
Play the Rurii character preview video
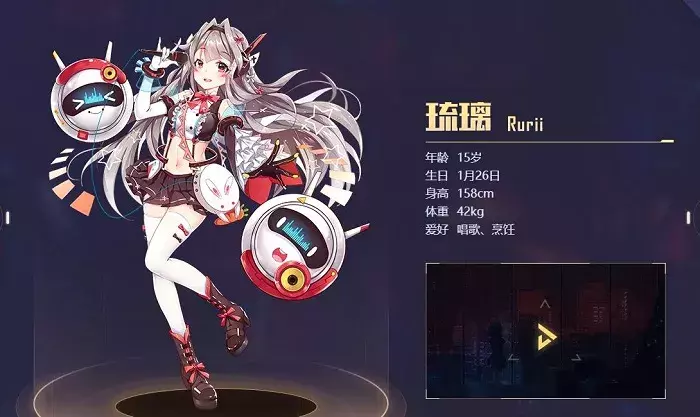546,330
